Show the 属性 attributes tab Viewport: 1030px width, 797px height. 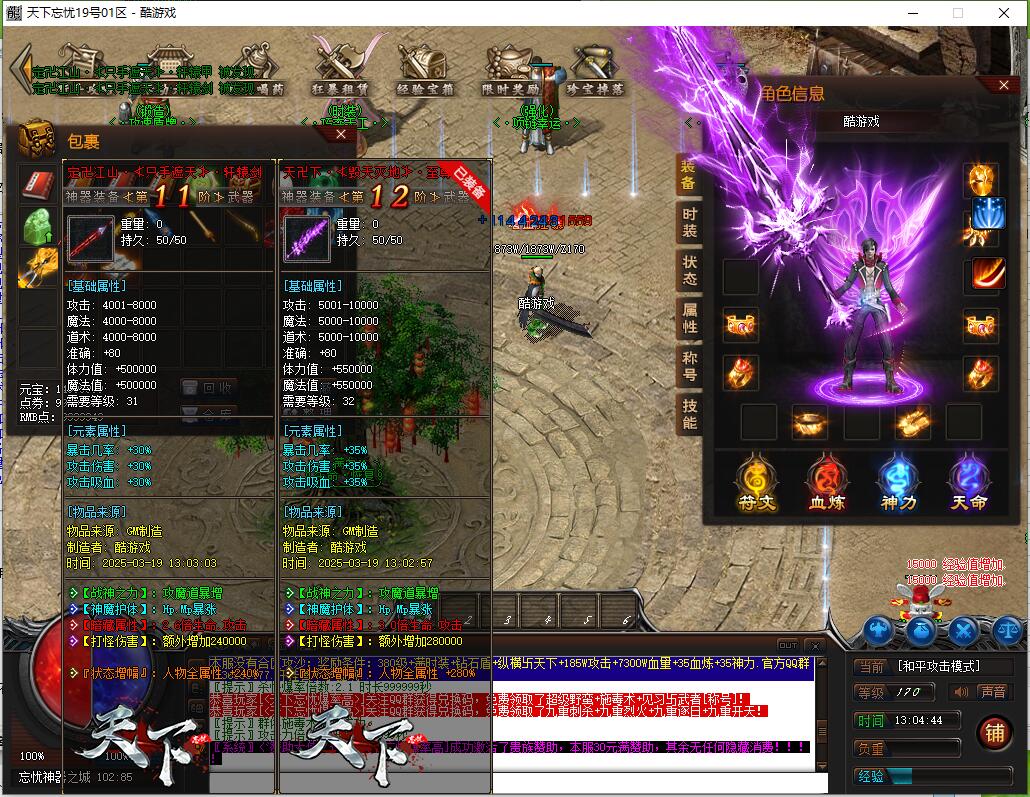click(690, 318)
